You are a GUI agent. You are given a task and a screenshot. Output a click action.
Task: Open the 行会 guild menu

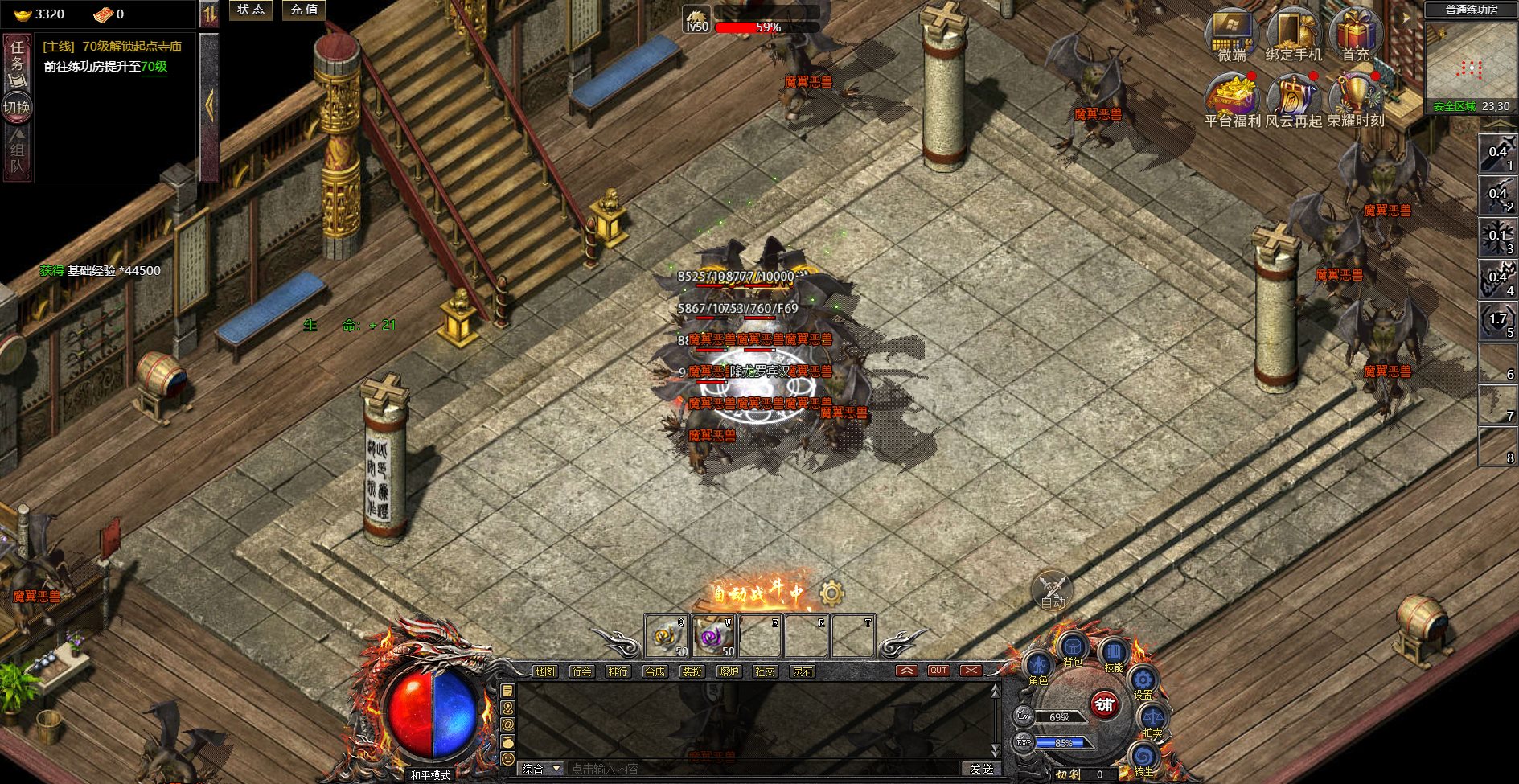coord(581,671)
